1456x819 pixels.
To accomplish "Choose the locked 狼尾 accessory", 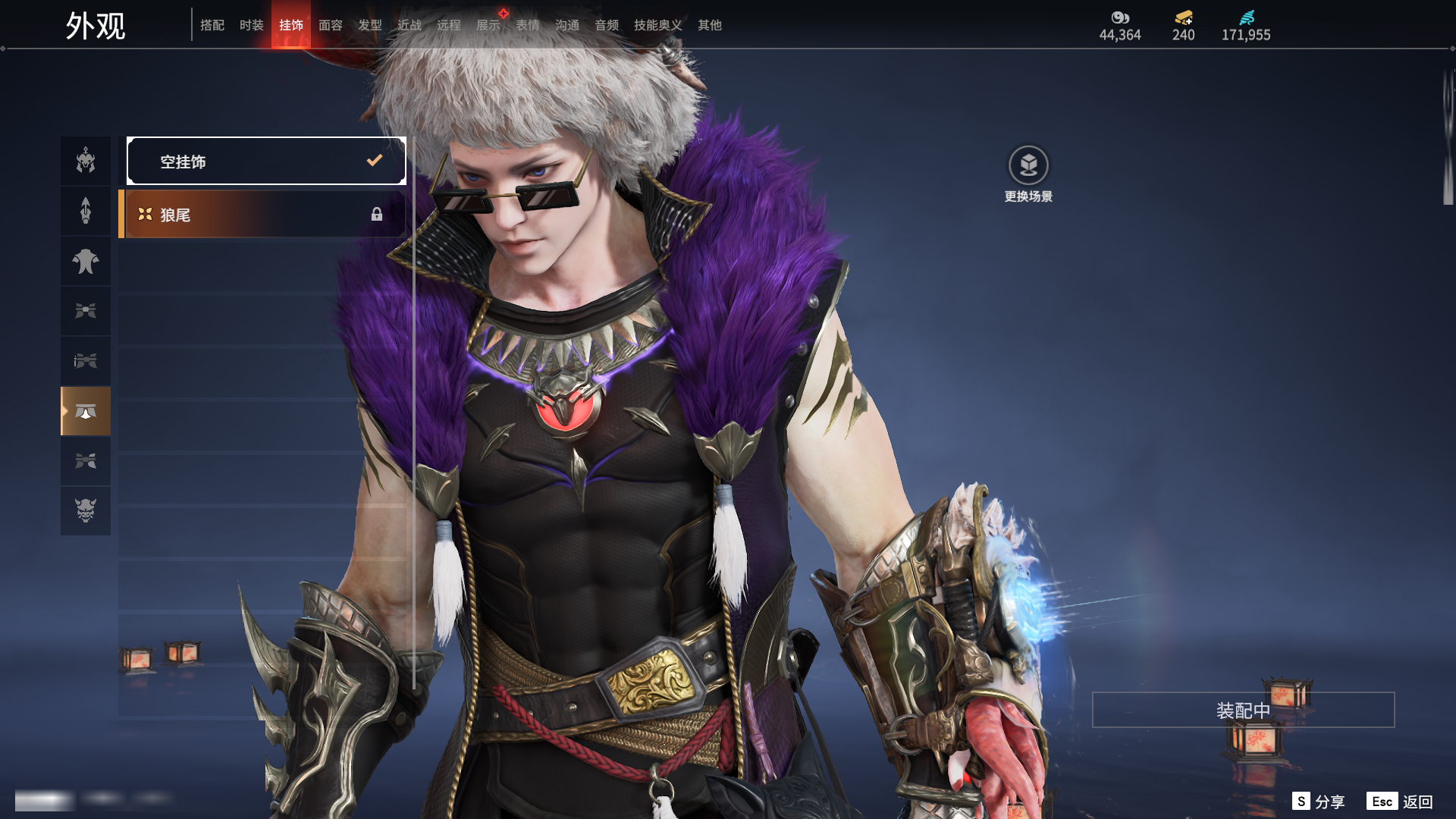I will point(262,215).
